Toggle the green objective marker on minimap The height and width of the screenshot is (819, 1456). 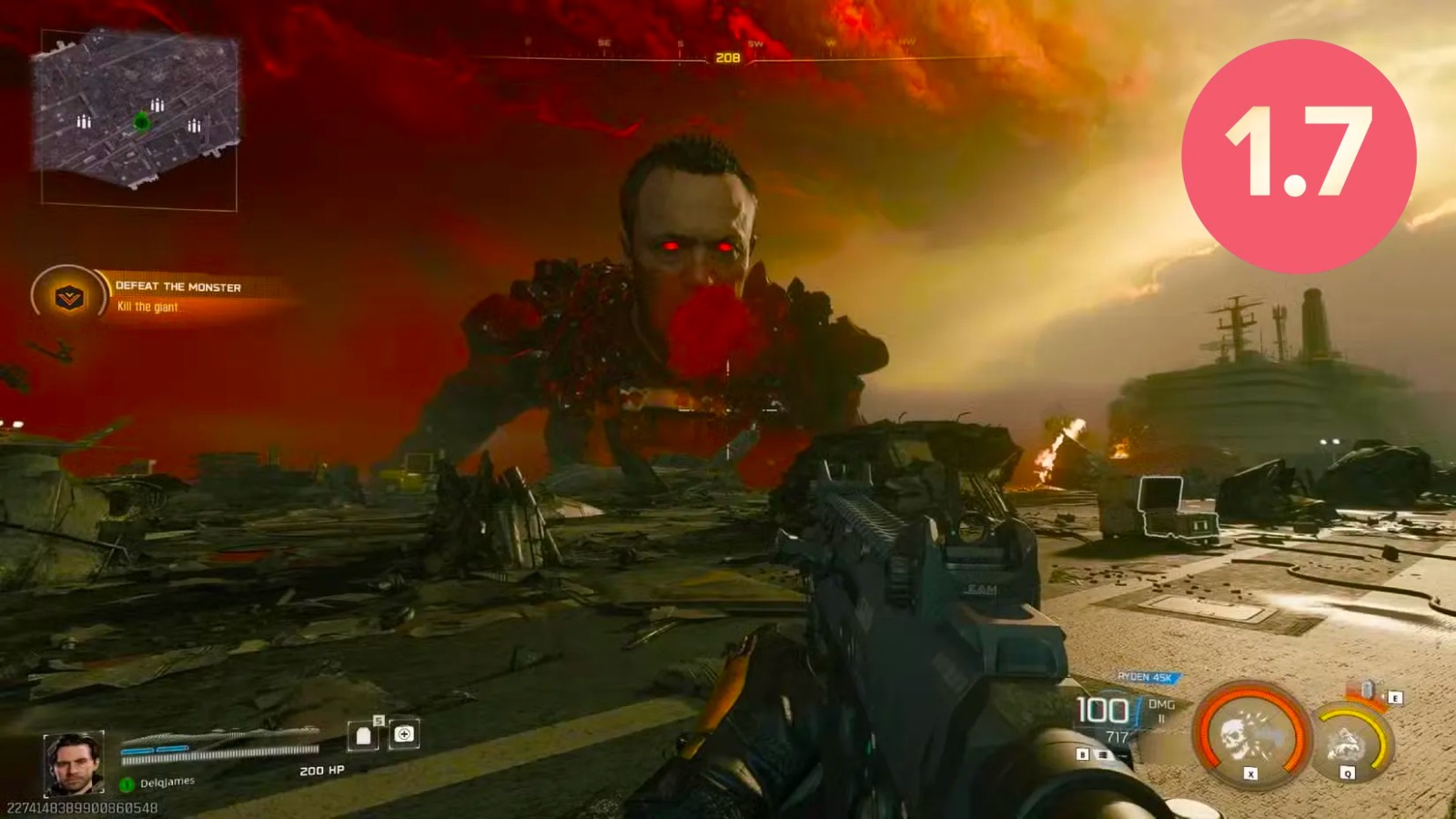[142, 119]
